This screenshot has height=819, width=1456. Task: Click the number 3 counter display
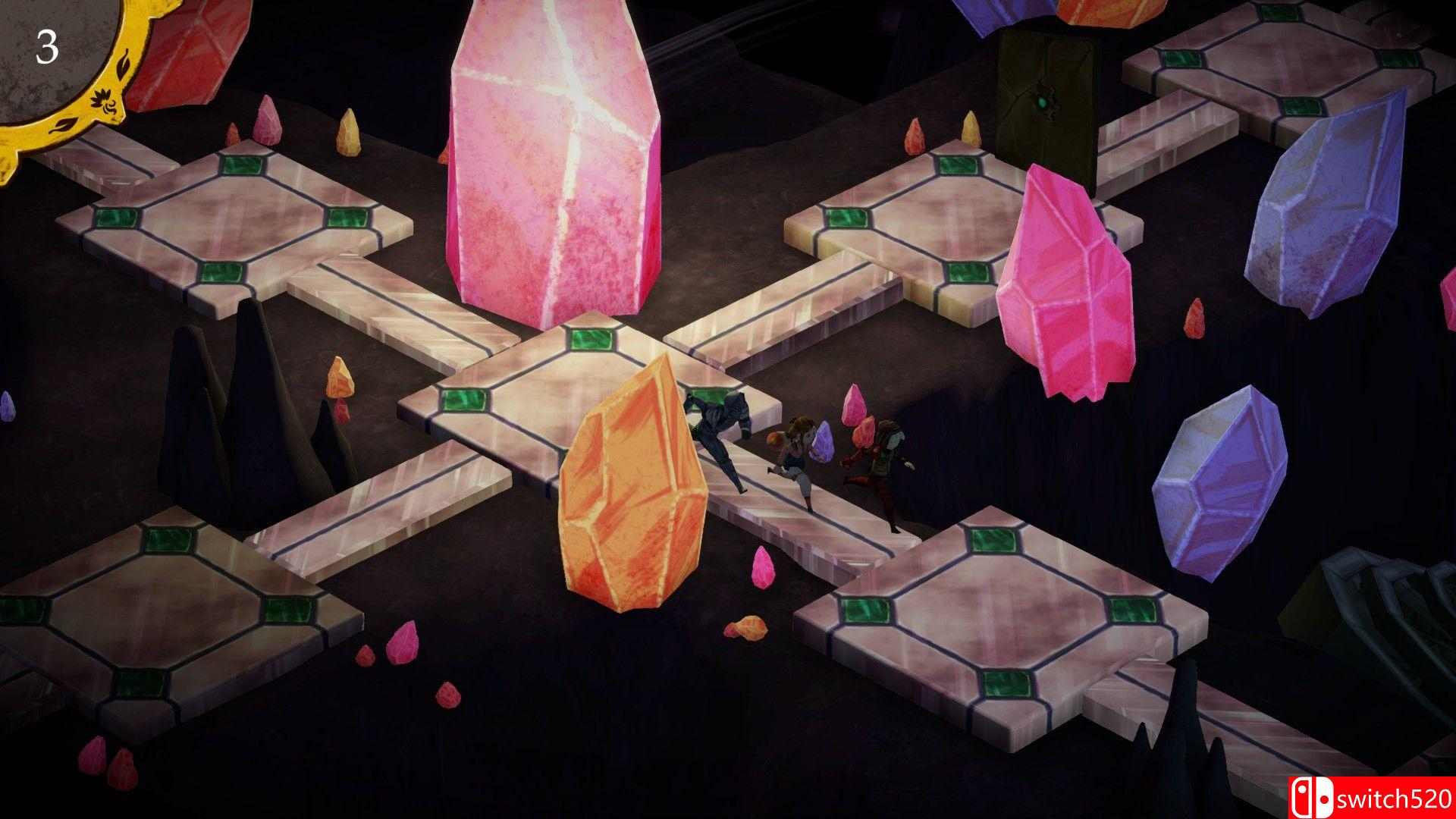48,48
